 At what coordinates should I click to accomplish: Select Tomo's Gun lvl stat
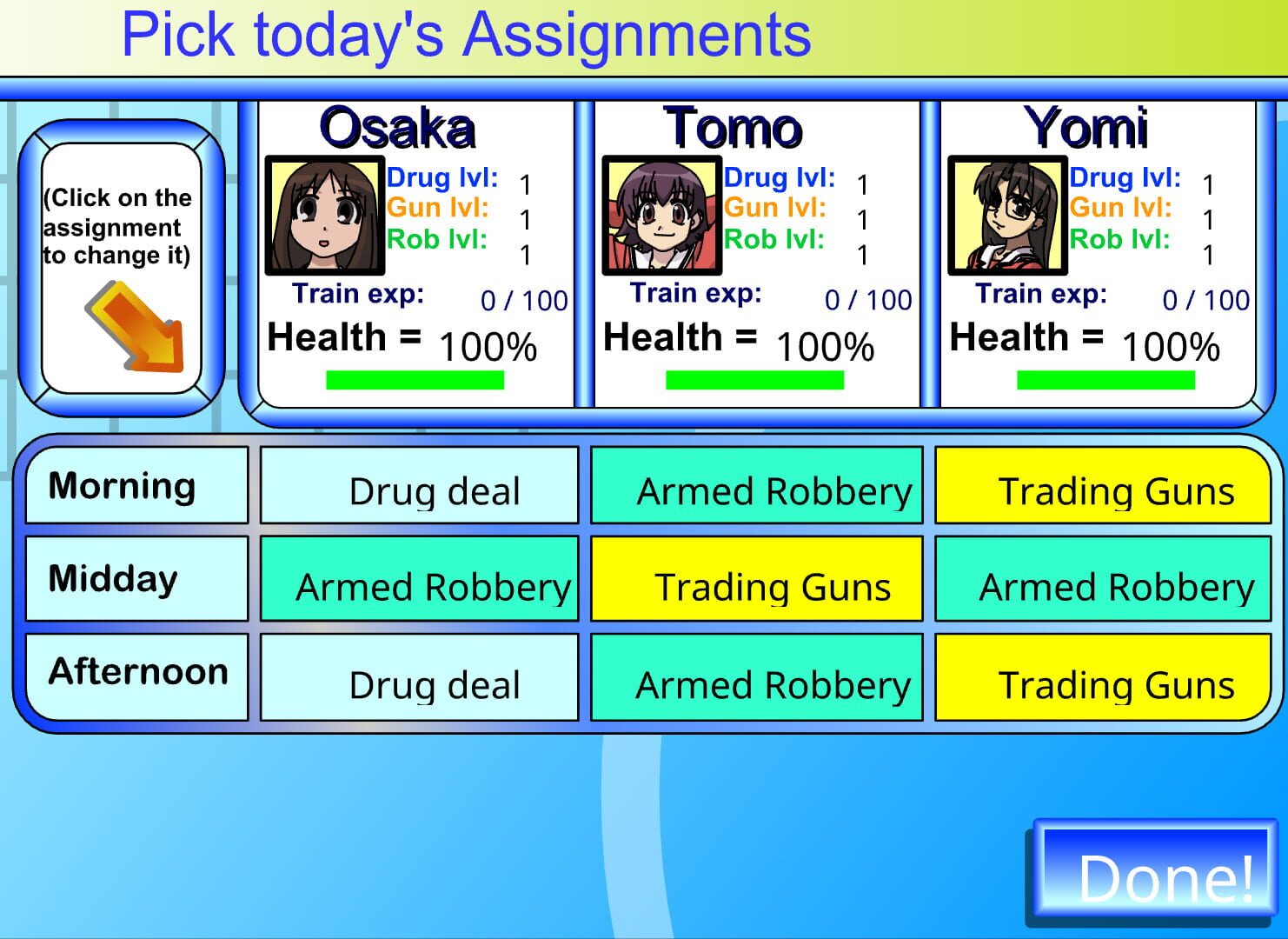pyautogui.click(x=778, y=209)
